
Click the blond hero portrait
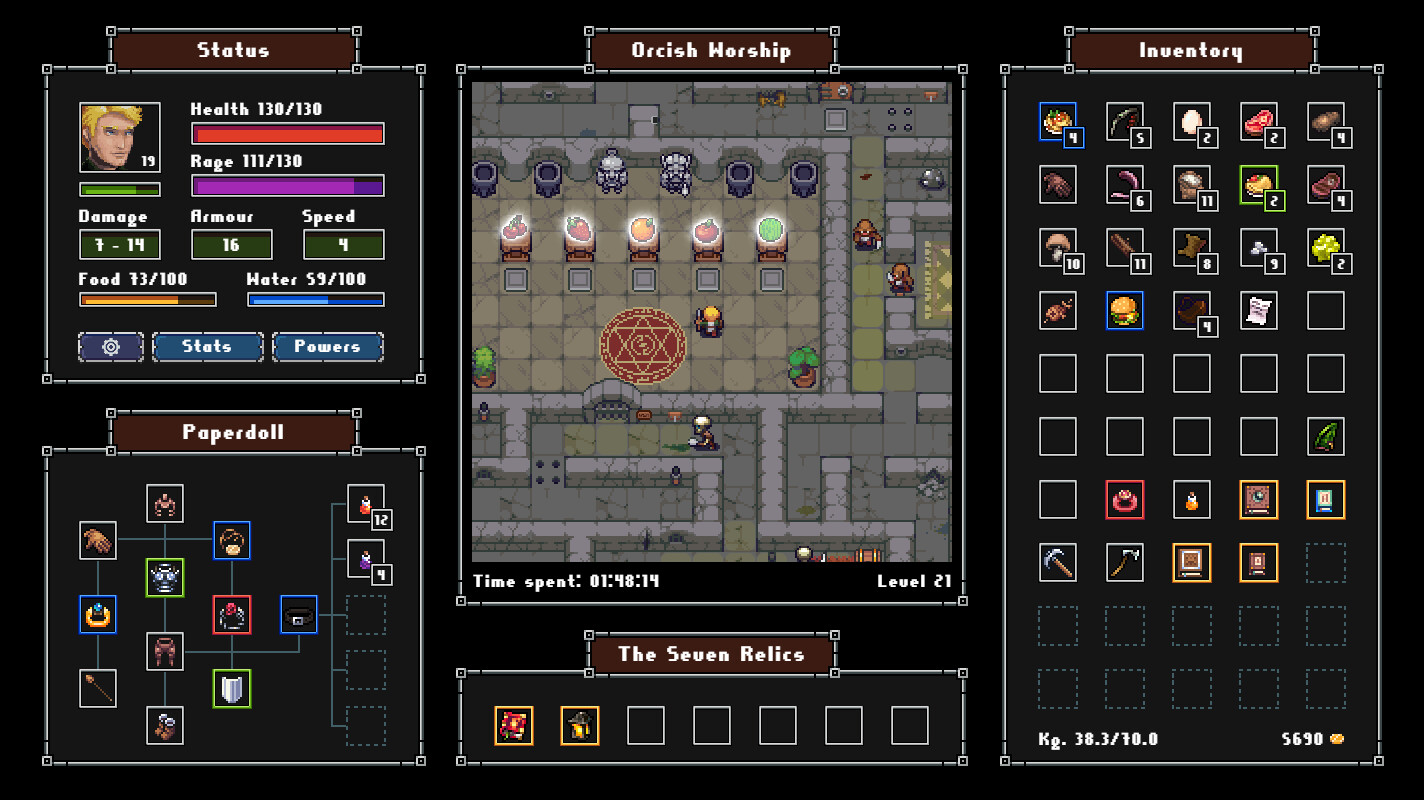tap(119, 138)
